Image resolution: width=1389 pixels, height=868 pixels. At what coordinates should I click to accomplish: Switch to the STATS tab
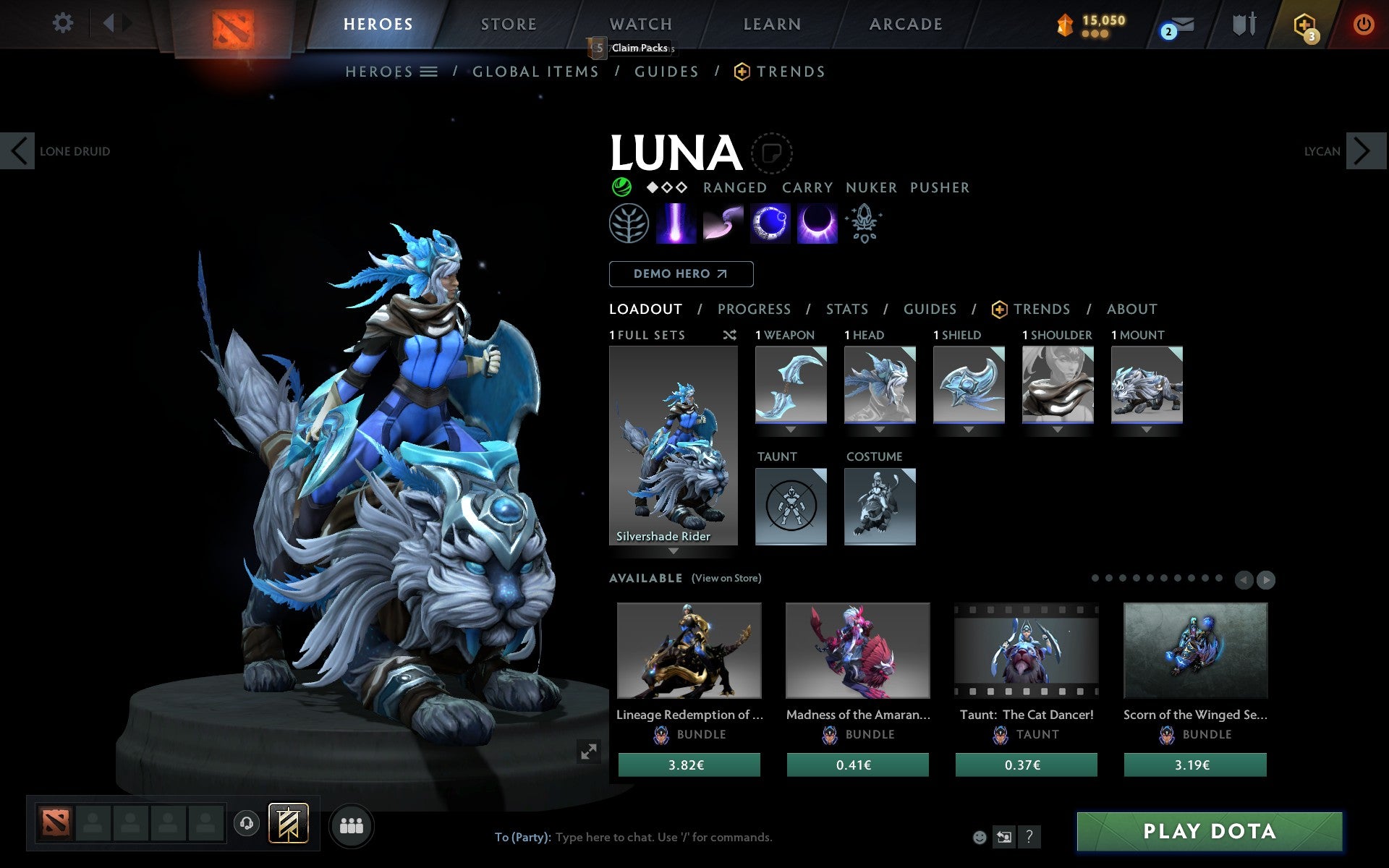[x=846, y=309]
